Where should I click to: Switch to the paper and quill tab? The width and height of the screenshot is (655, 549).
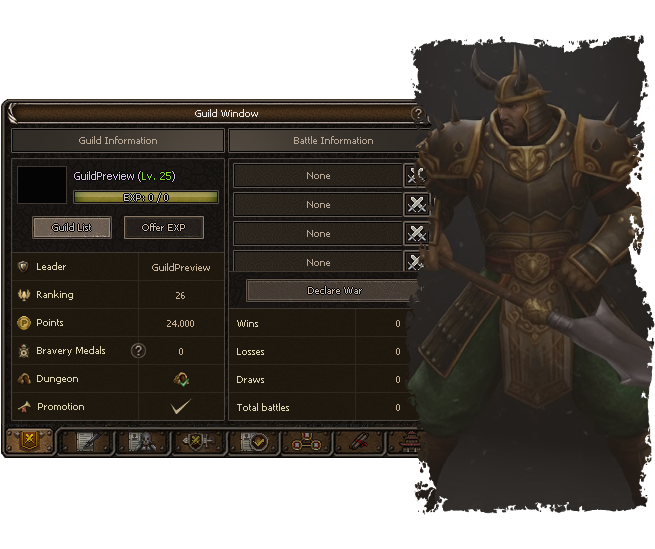point(86,441)
